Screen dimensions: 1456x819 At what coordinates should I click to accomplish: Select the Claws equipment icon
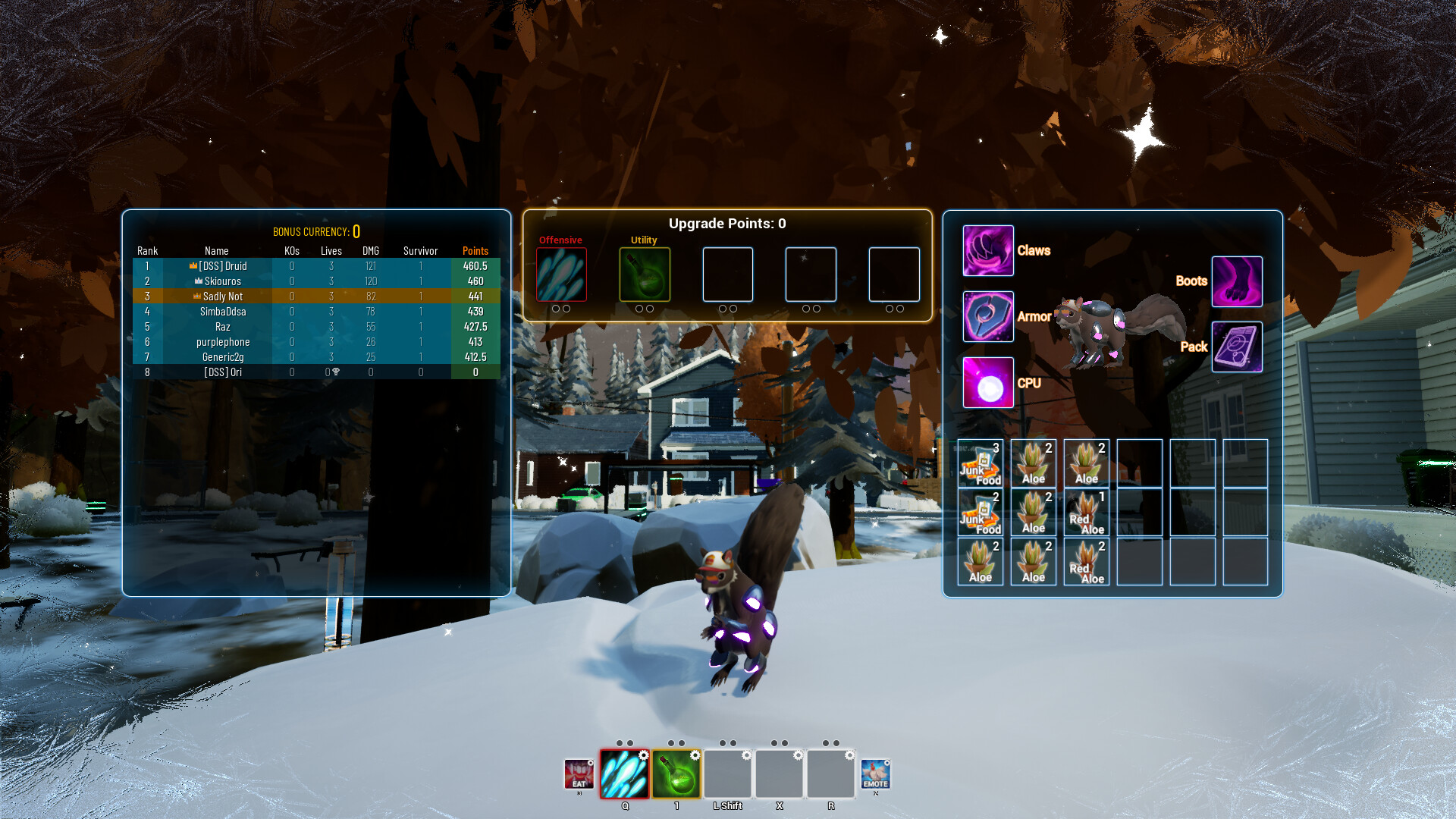point(987,250)
